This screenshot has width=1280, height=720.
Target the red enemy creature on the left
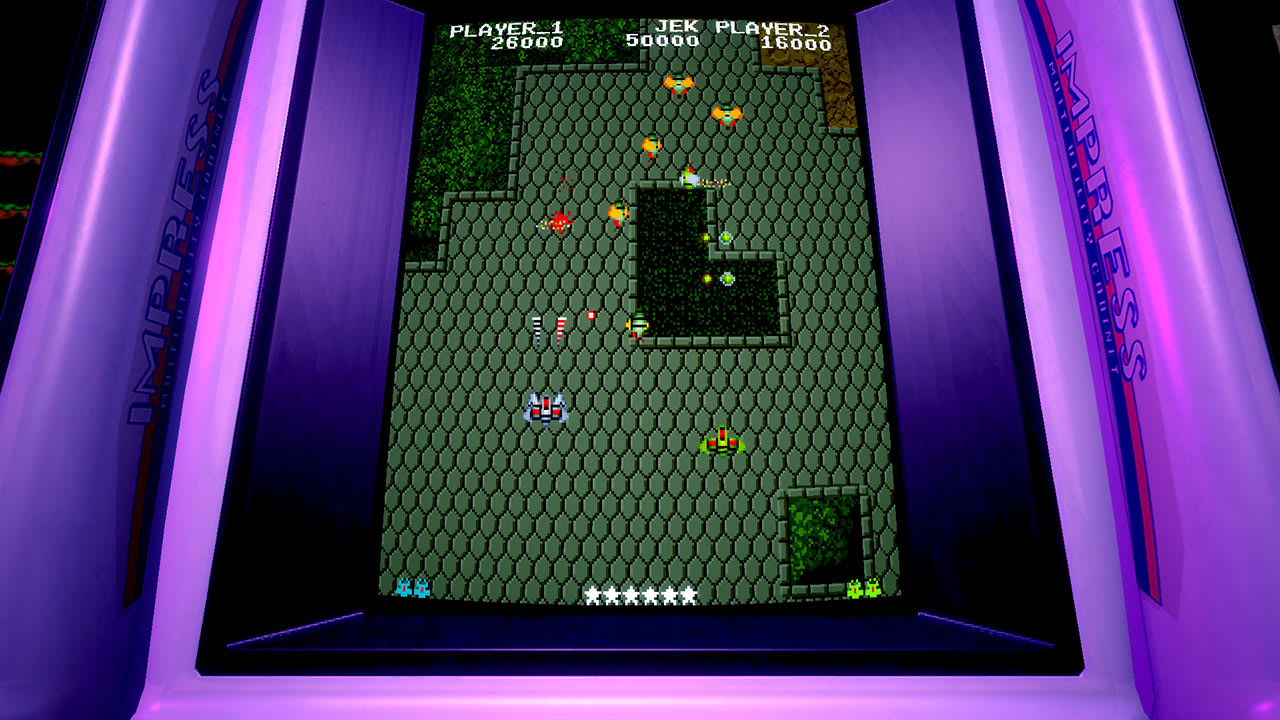click(x=557, y=222)
